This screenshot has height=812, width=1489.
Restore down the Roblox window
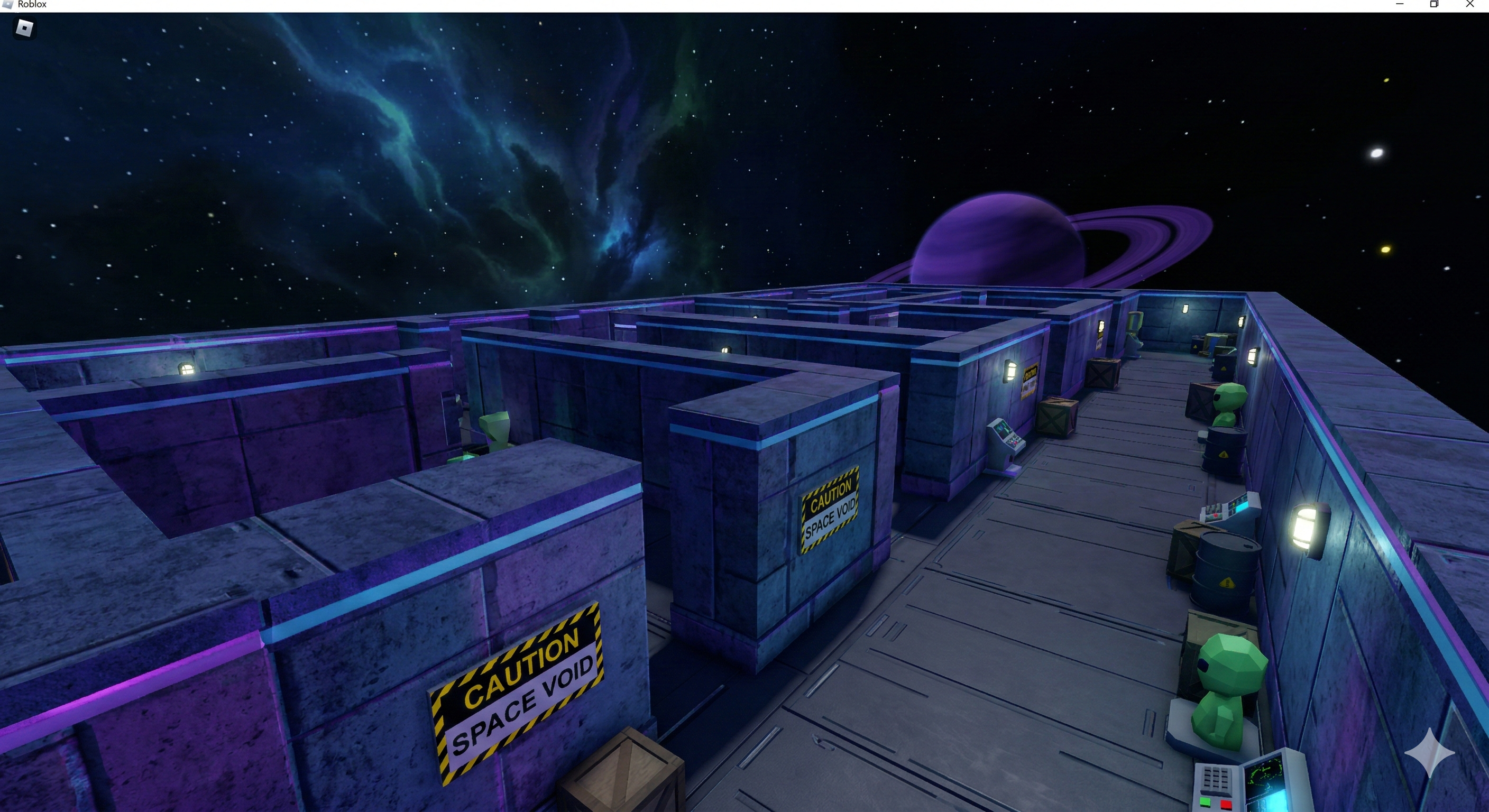coord(1434,4)
